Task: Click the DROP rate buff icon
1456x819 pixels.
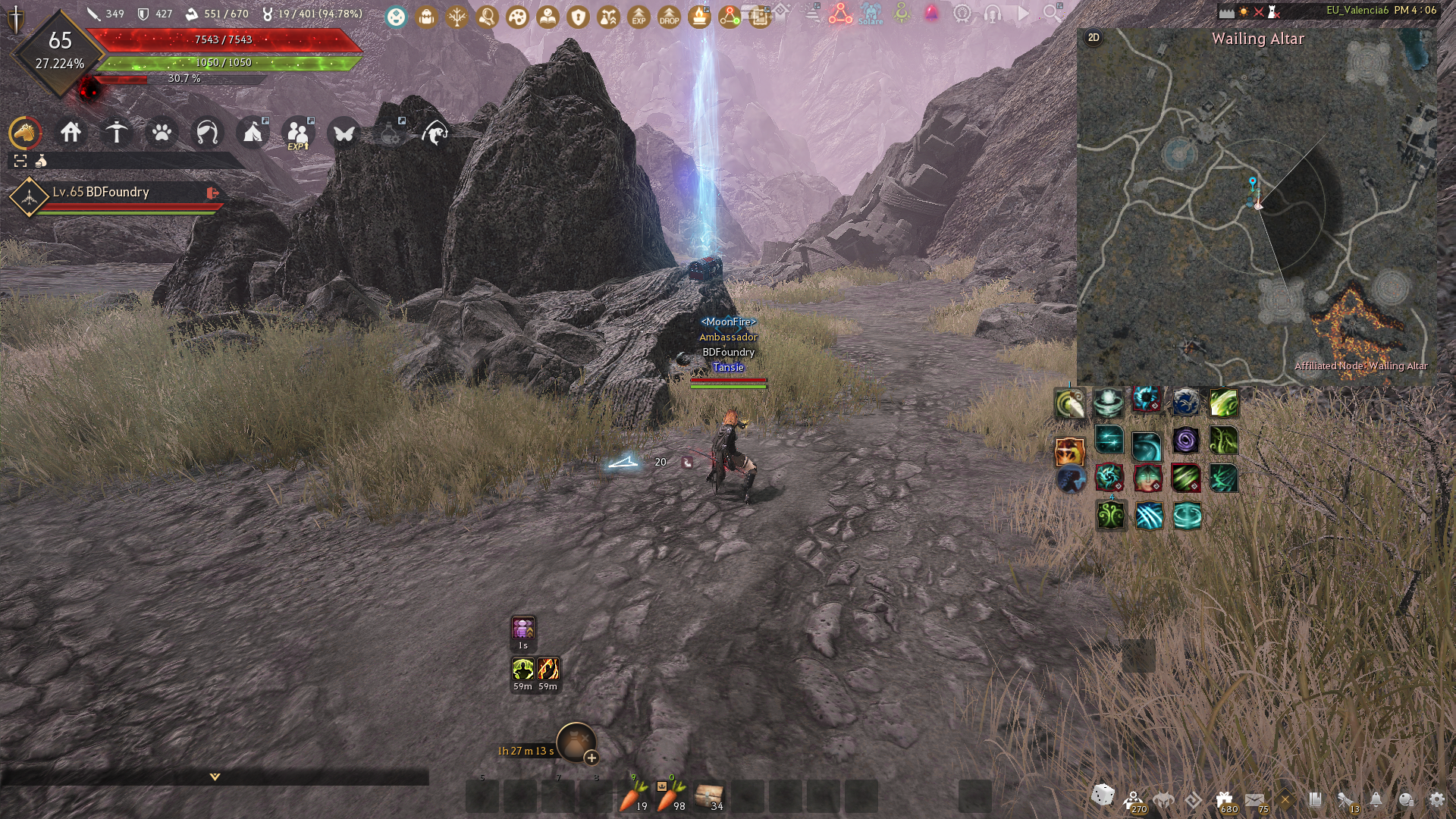Action: click(x=669, y=16)
